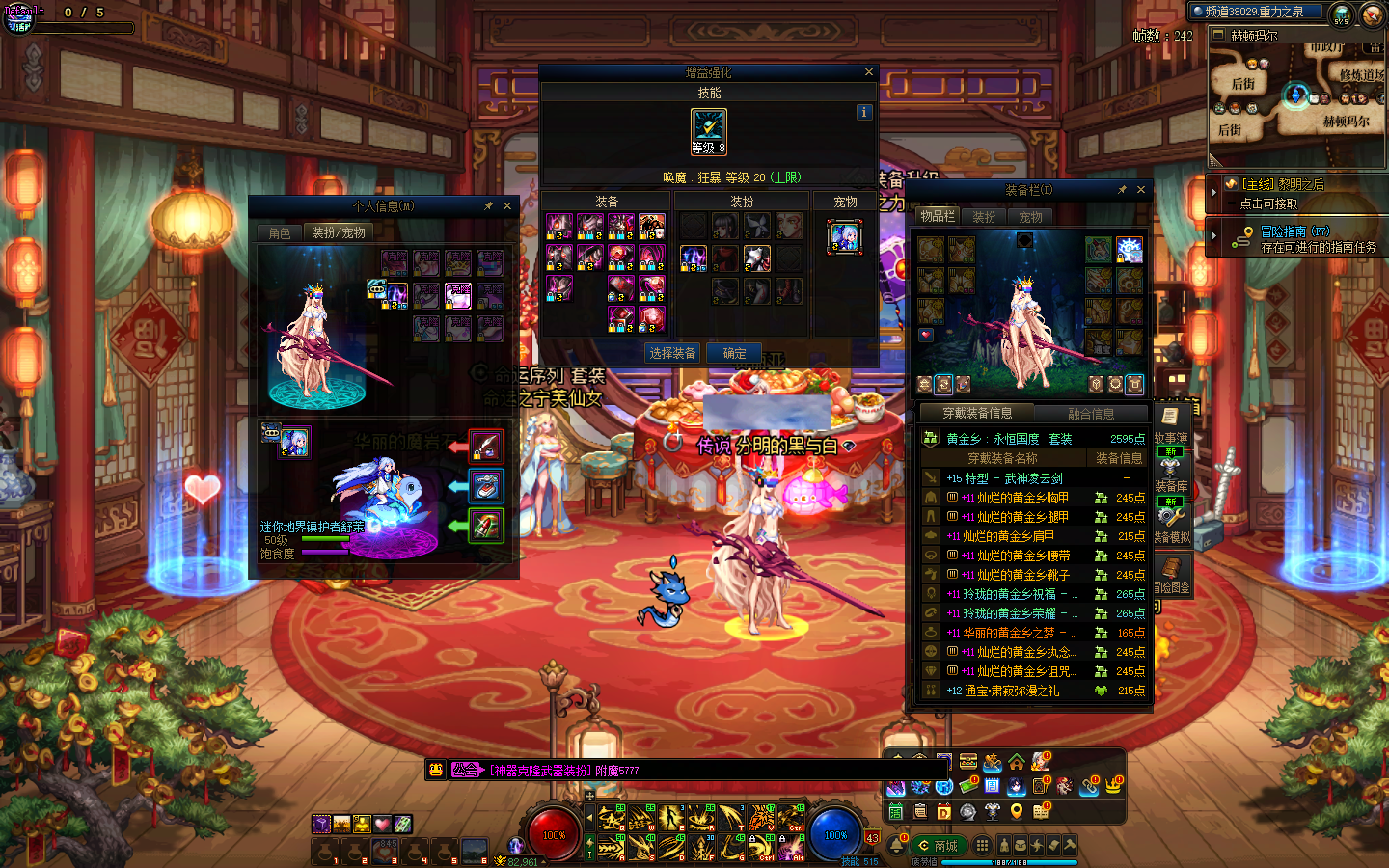This screenshot has height=868, width=1389.
Task: Switch to the 角色 tab
Action: (x=280, y=232)
